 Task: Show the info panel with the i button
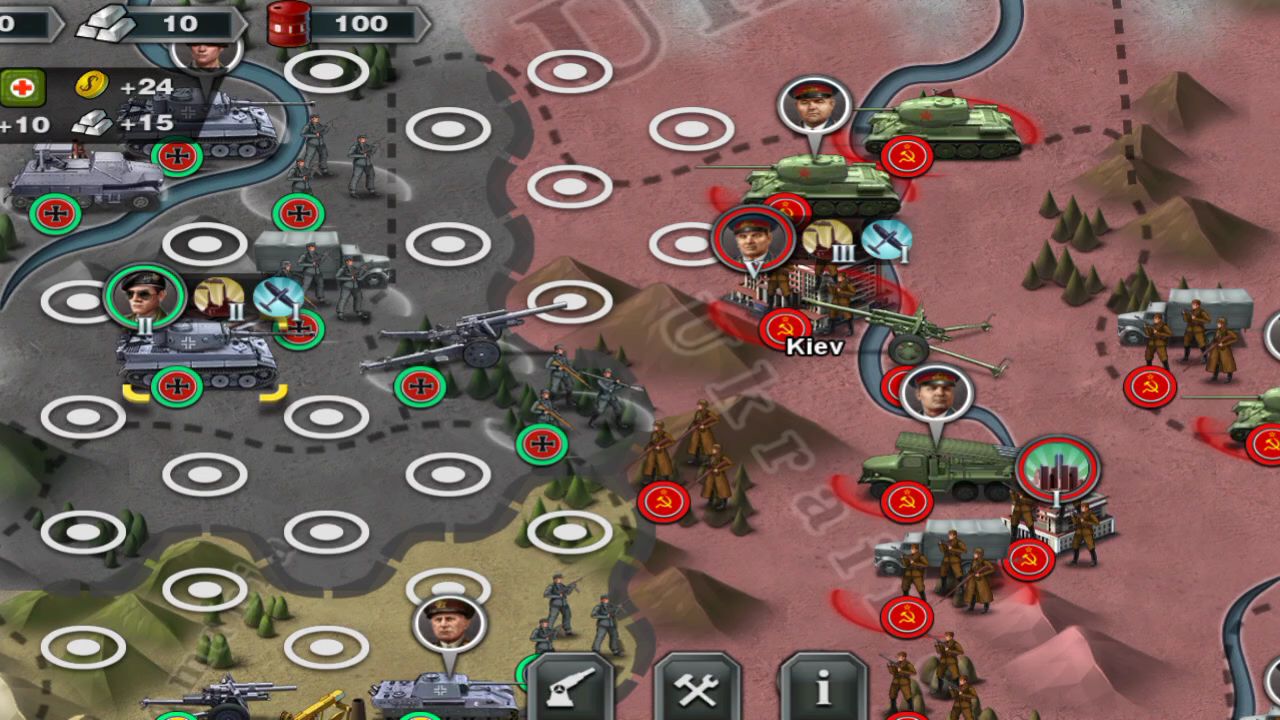tap(823, 687)
